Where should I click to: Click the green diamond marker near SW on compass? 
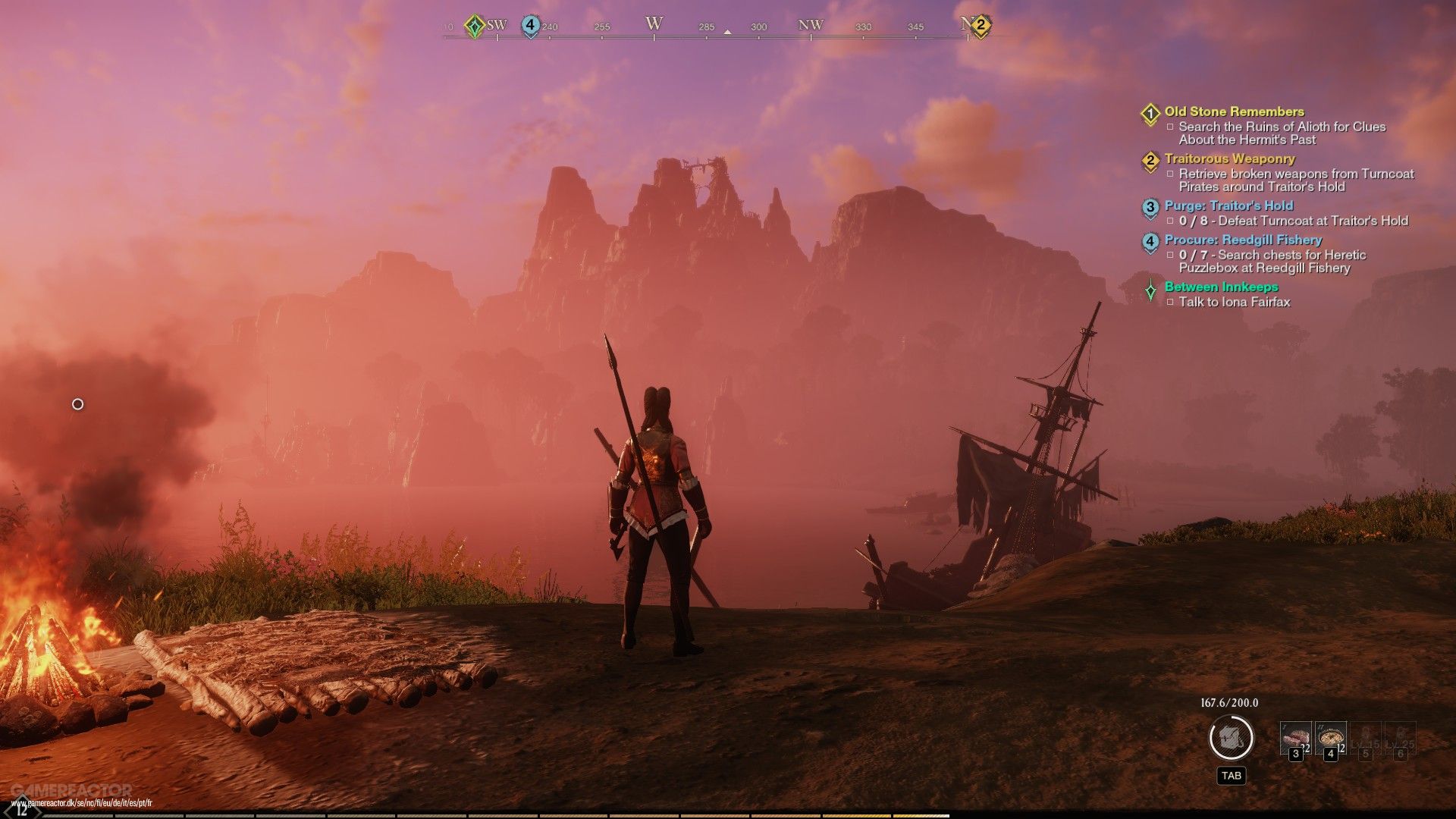(x=475, y=25)
